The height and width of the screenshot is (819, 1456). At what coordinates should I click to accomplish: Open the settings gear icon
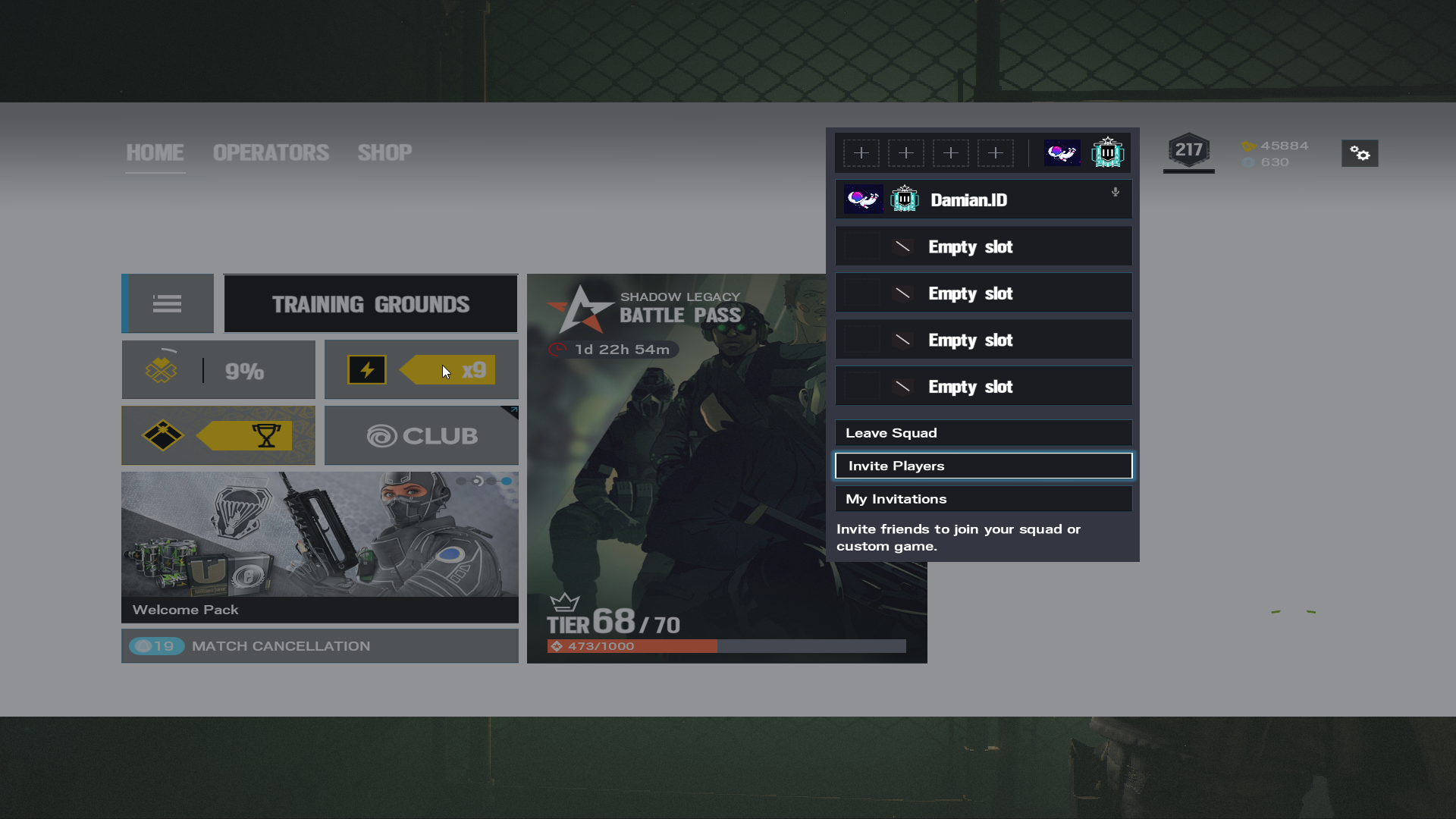tap(1360, 154)
